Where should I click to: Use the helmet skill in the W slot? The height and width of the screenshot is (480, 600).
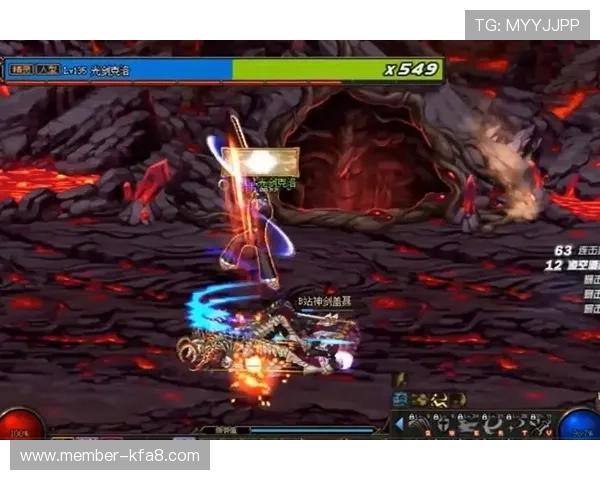click(442, 425)
